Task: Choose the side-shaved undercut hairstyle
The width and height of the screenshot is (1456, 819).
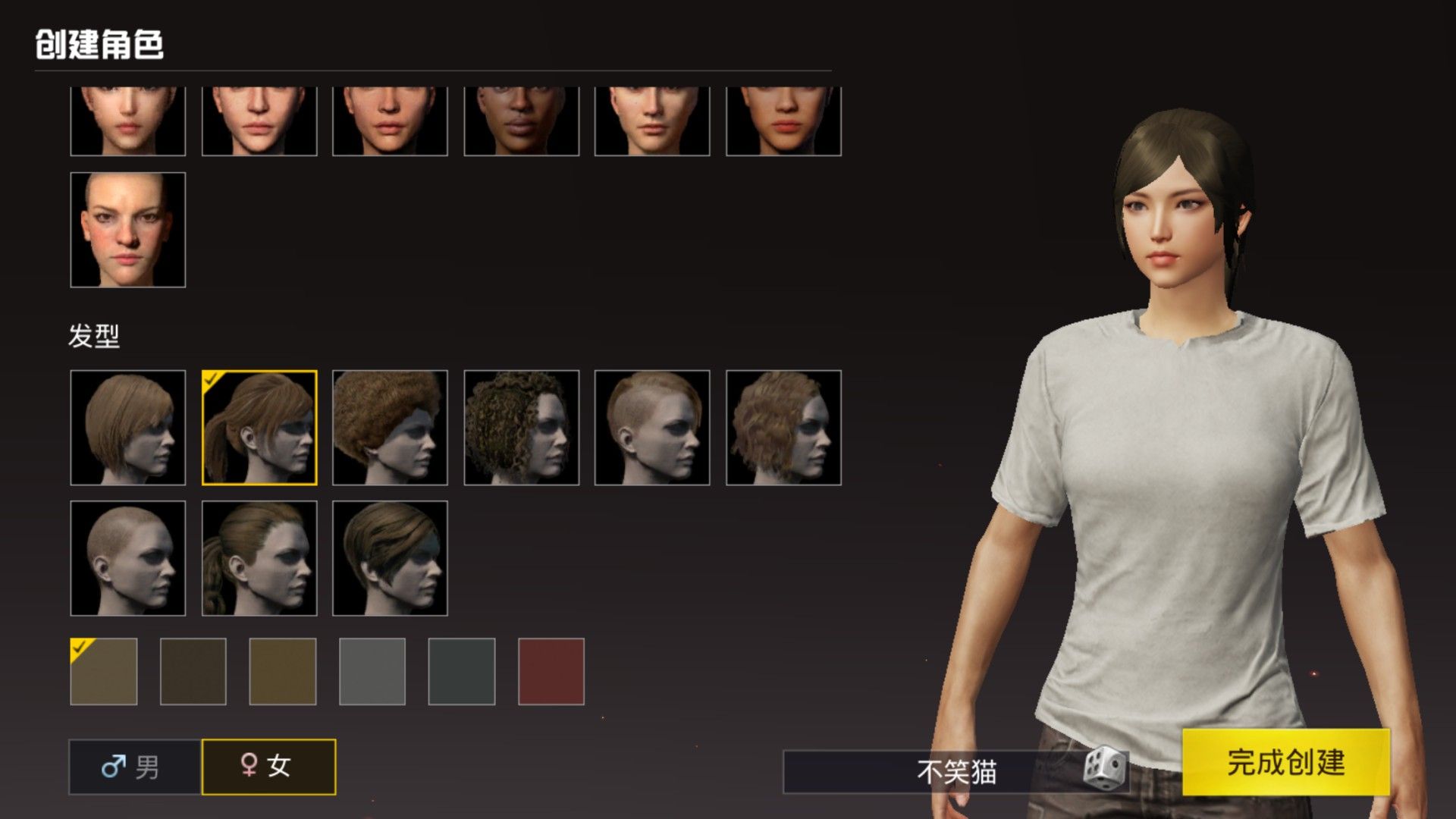Action: pyautogui.click(x=652, y=428)
